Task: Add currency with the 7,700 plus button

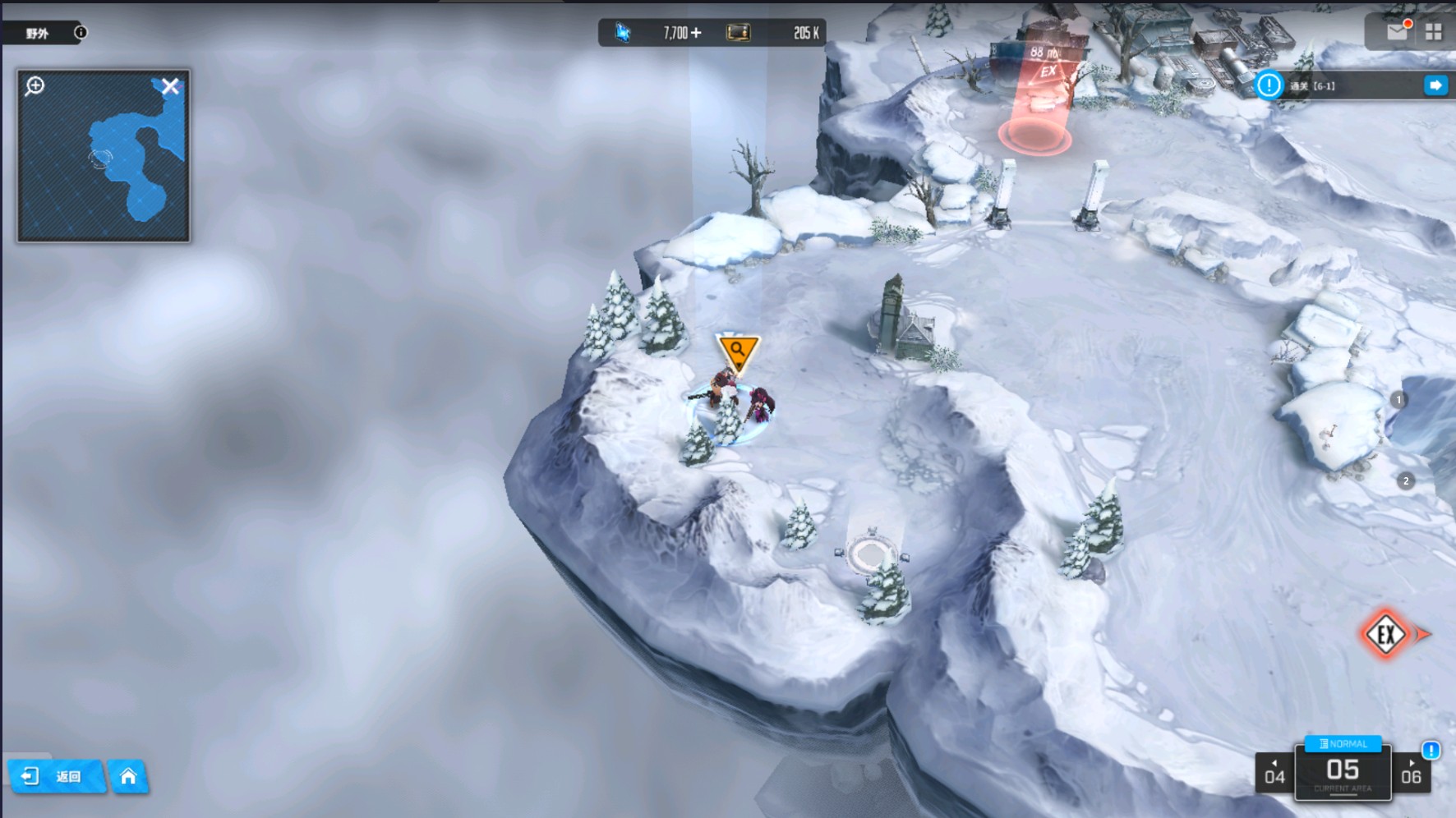Action: click(697, 33)
